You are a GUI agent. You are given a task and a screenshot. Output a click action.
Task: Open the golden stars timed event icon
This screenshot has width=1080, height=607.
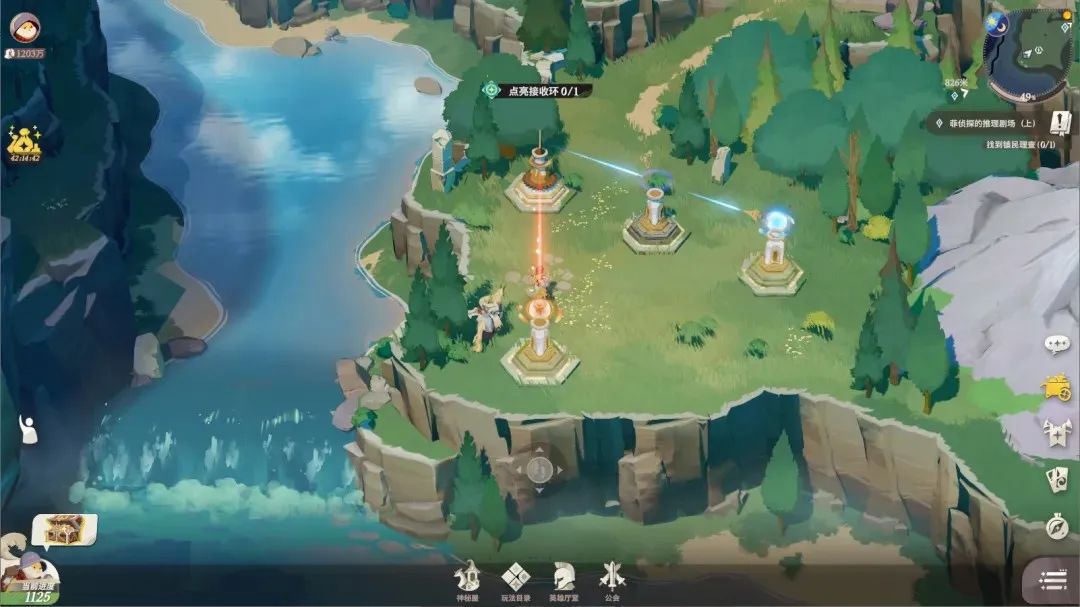point(23,145)
